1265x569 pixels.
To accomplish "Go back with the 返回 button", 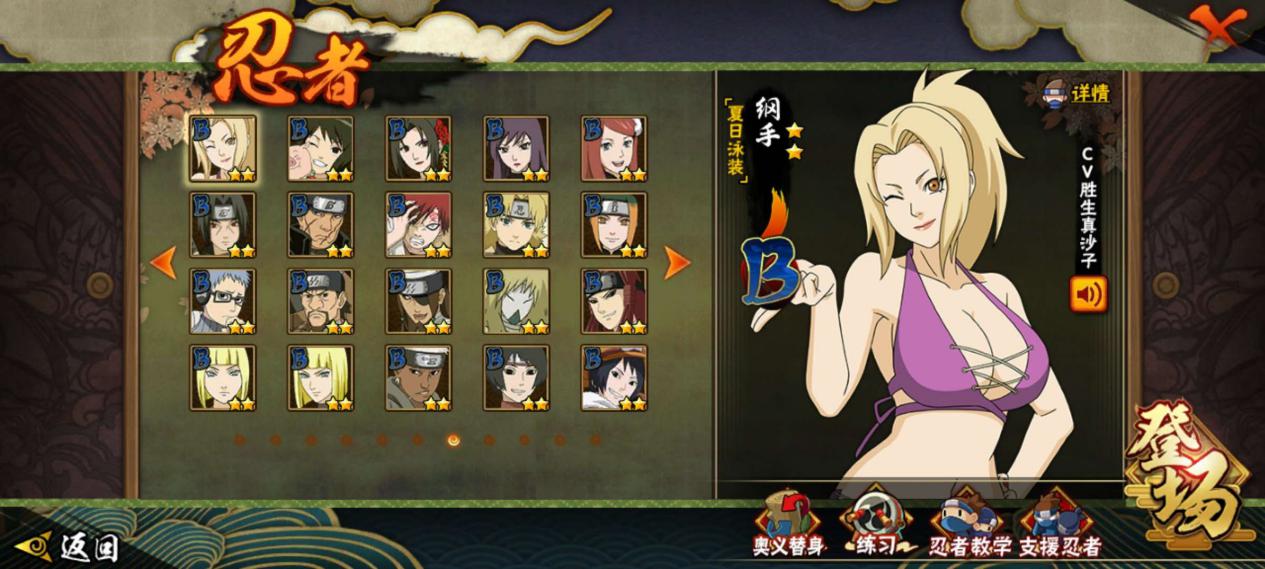I will click(x=73, y=546).
